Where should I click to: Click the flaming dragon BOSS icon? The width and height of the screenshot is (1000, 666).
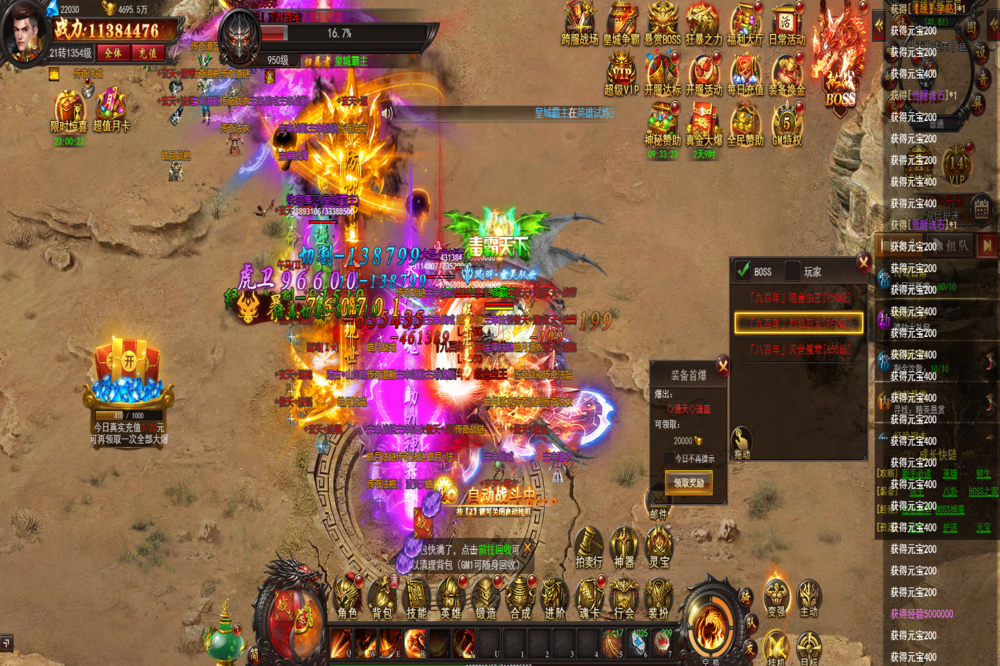839,60
